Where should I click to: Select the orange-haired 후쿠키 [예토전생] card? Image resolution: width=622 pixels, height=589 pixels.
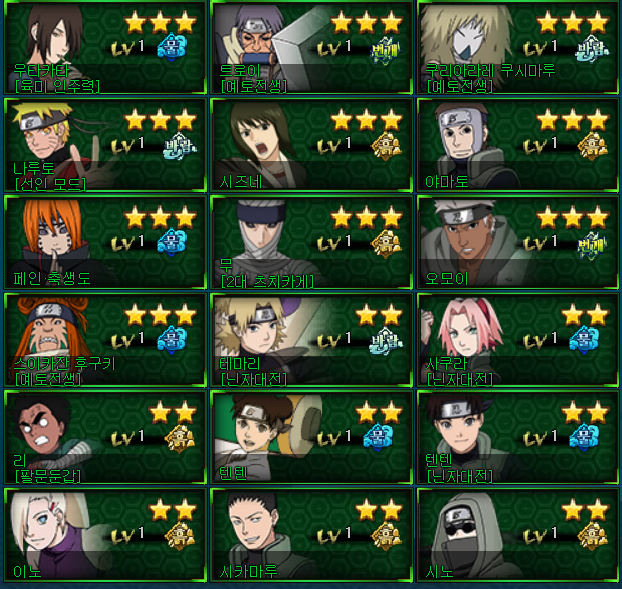[x=105, y=340]
